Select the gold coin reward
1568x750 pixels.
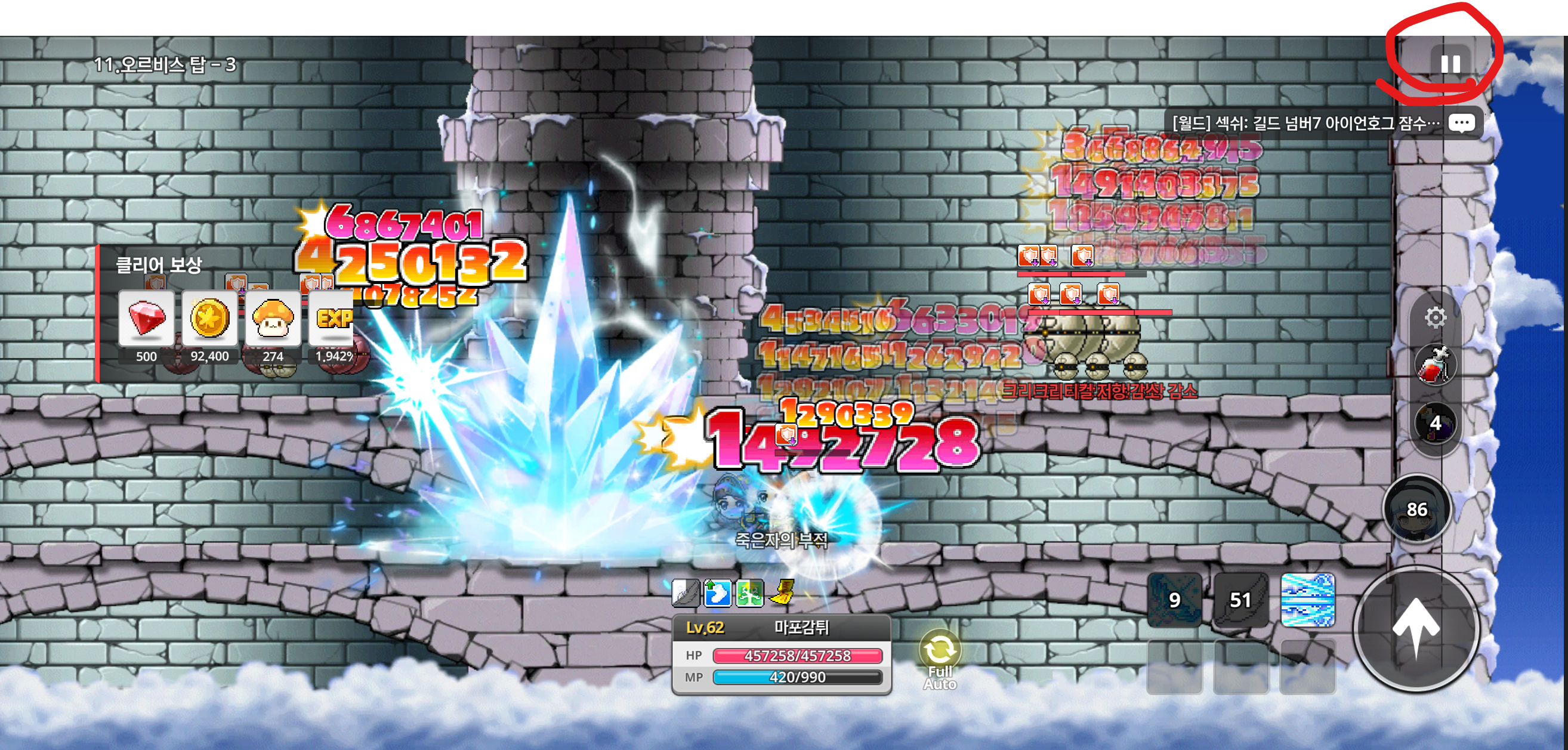coord(209,319)
